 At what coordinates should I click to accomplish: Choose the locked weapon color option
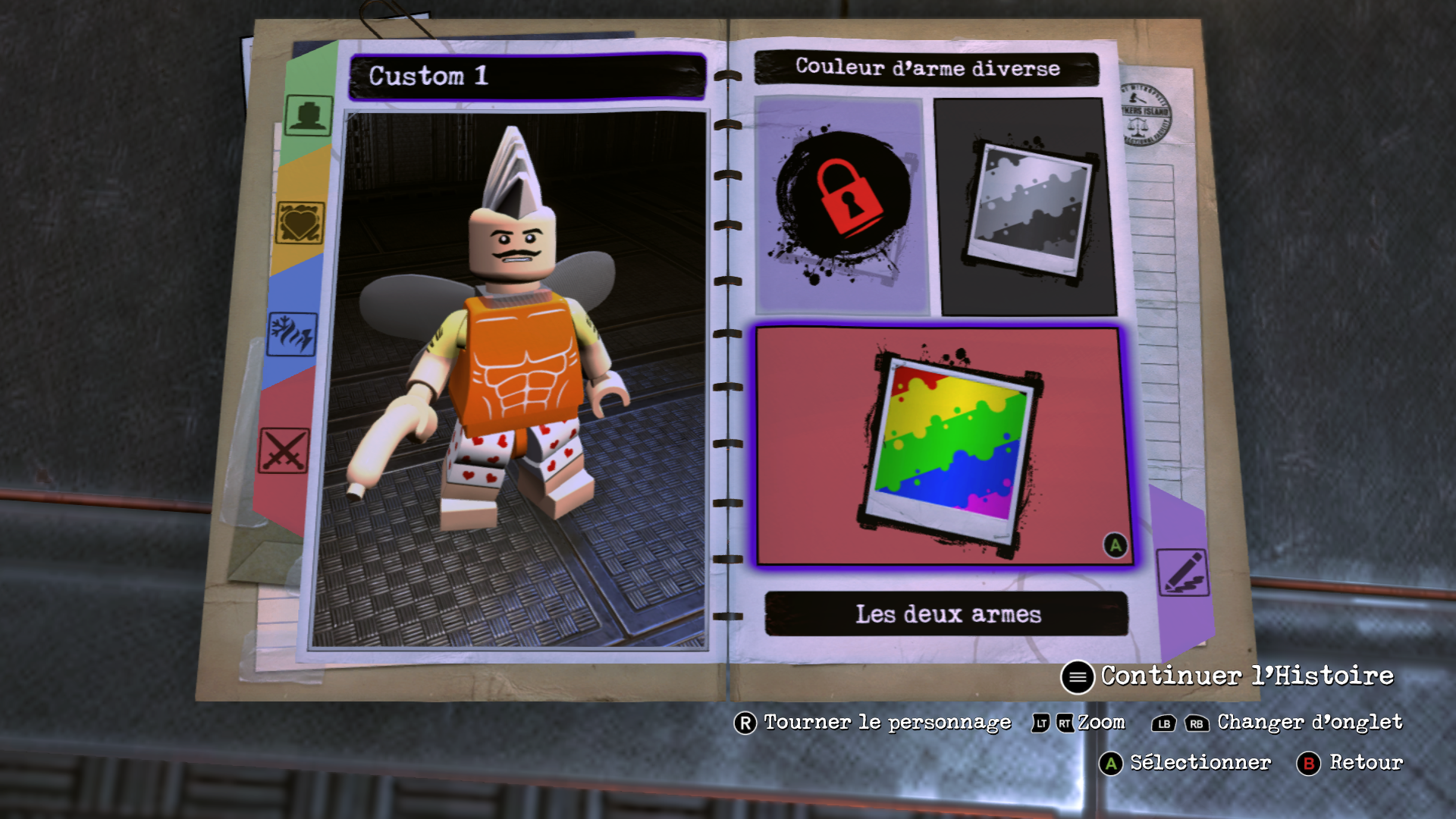click(842, 205)
